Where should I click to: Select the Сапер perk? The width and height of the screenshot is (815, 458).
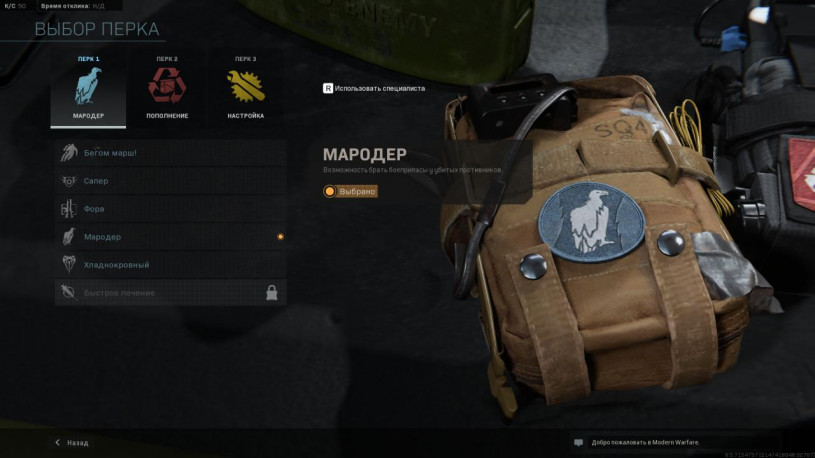170,181
